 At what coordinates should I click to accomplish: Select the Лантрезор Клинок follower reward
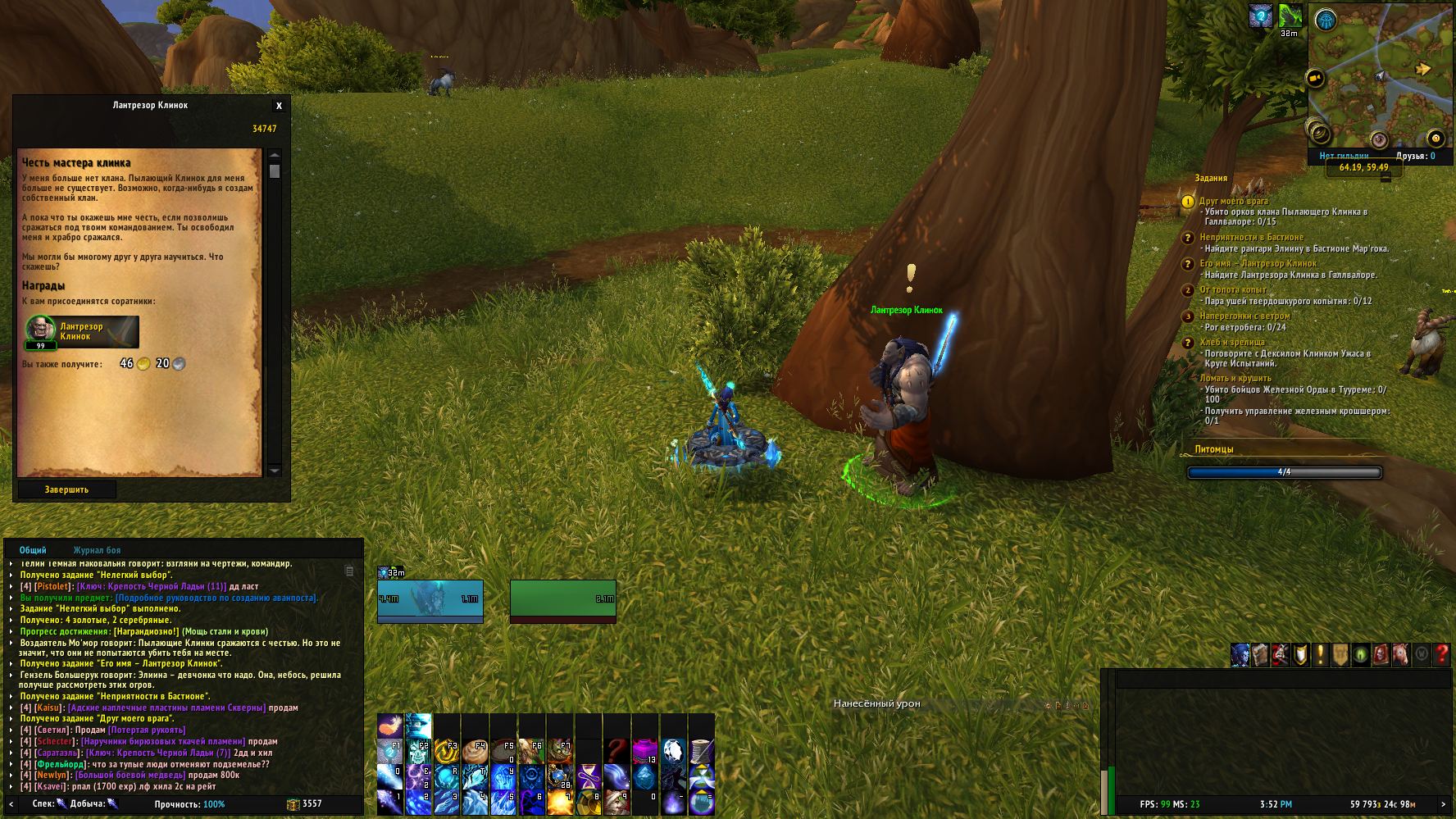[81, 332]
